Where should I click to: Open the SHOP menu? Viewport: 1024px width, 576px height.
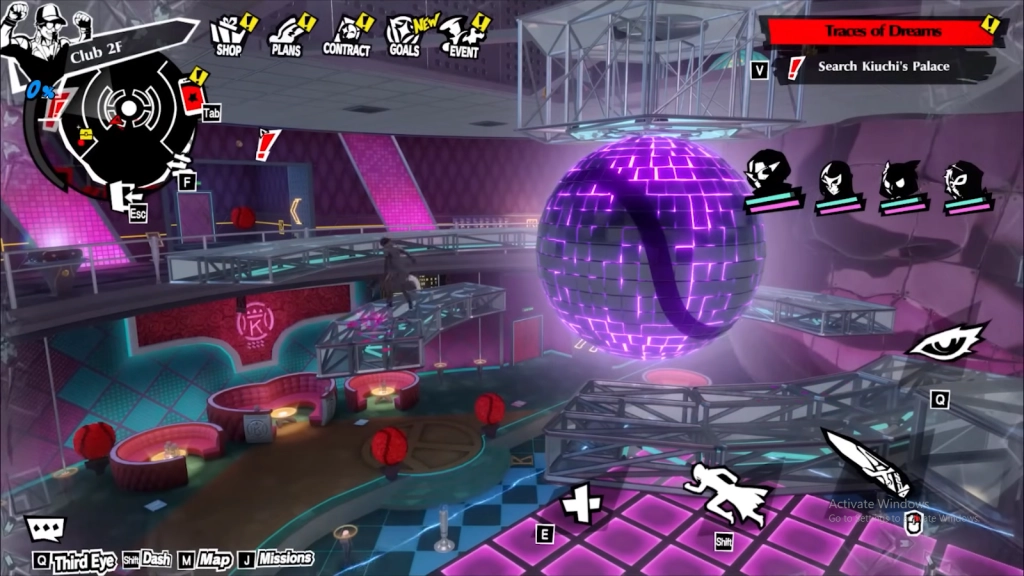click(x=229, y=34)
